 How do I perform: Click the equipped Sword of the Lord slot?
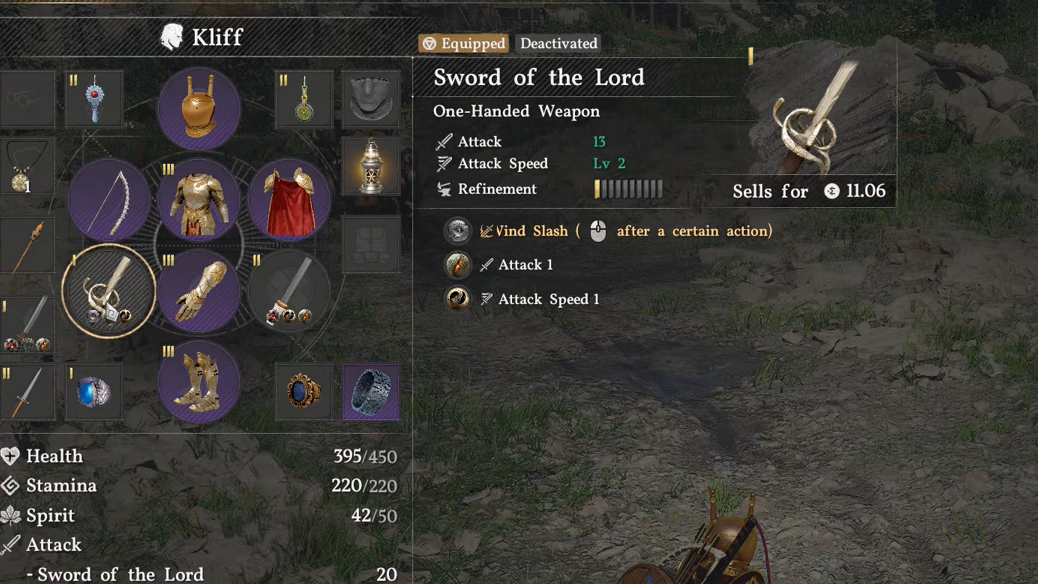pyautogui.click(x=108, y=291)
